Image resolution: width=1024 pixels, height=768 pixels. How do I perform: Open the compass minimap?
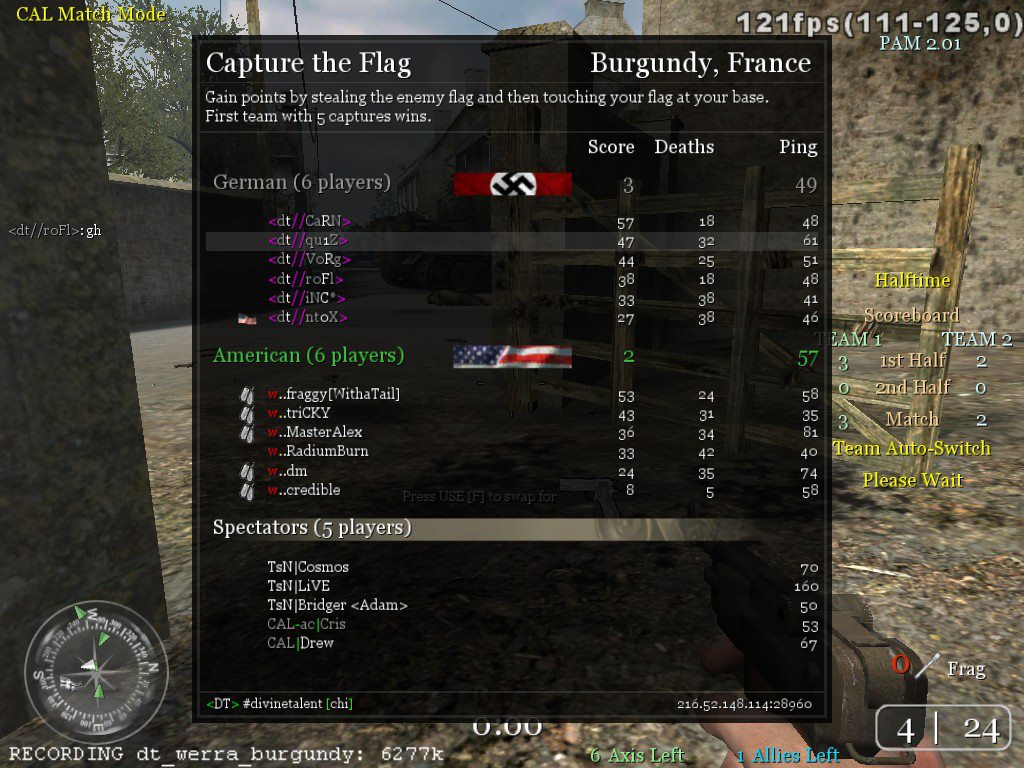click(96, 671)
